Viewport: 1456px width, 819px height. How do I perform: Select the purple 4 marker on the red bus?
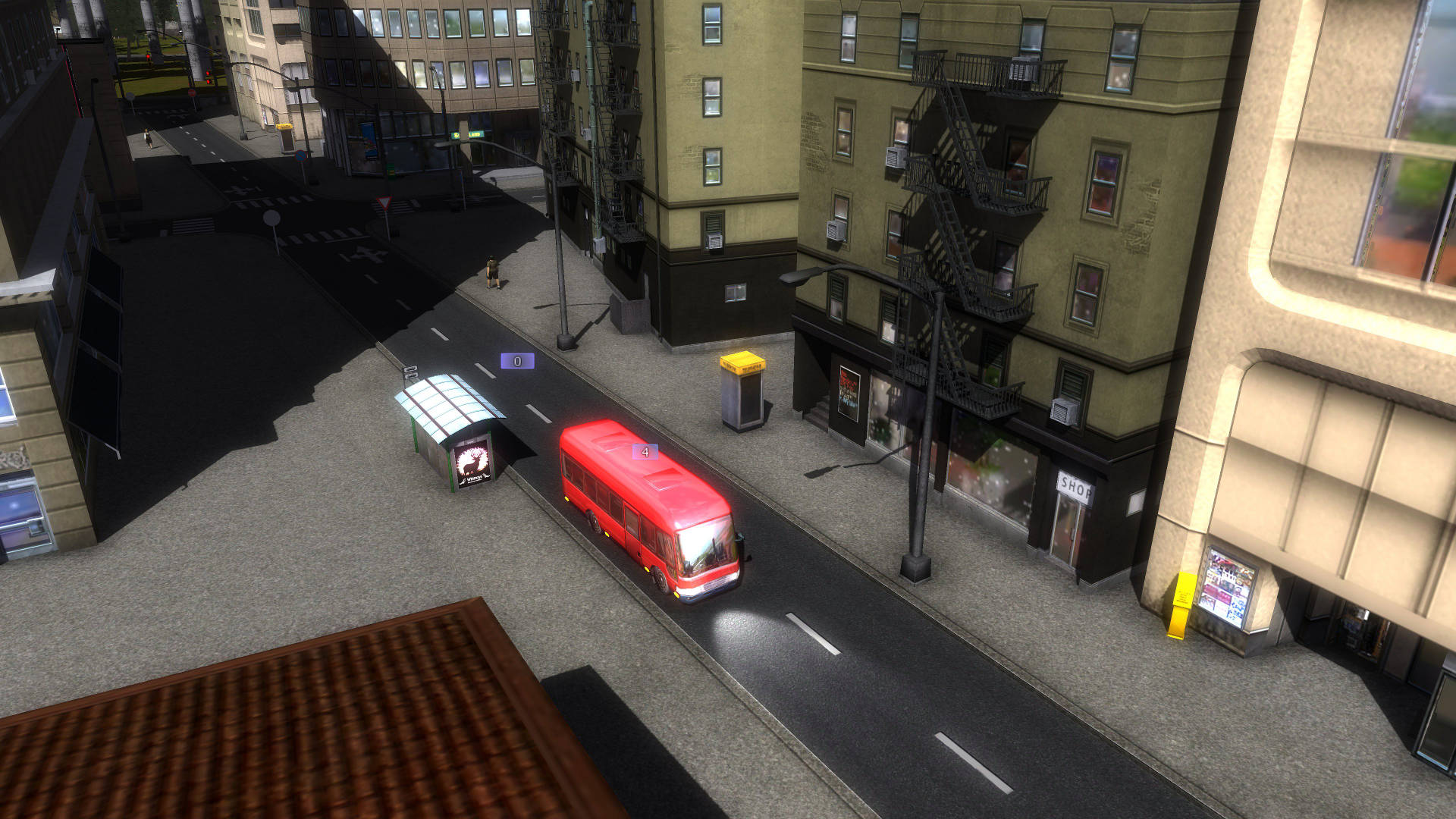(x=645, y=452)
